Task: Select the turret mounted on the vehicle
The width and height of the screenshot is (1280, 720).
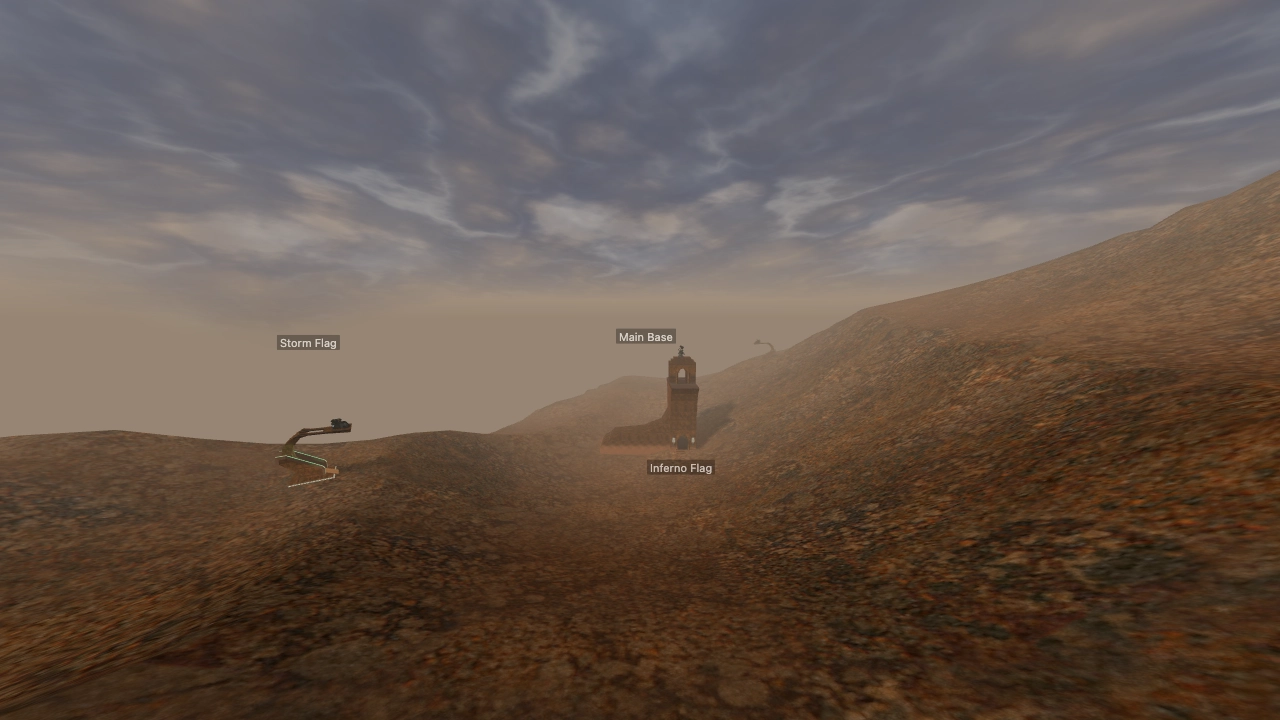Action: tap(339, 422)
